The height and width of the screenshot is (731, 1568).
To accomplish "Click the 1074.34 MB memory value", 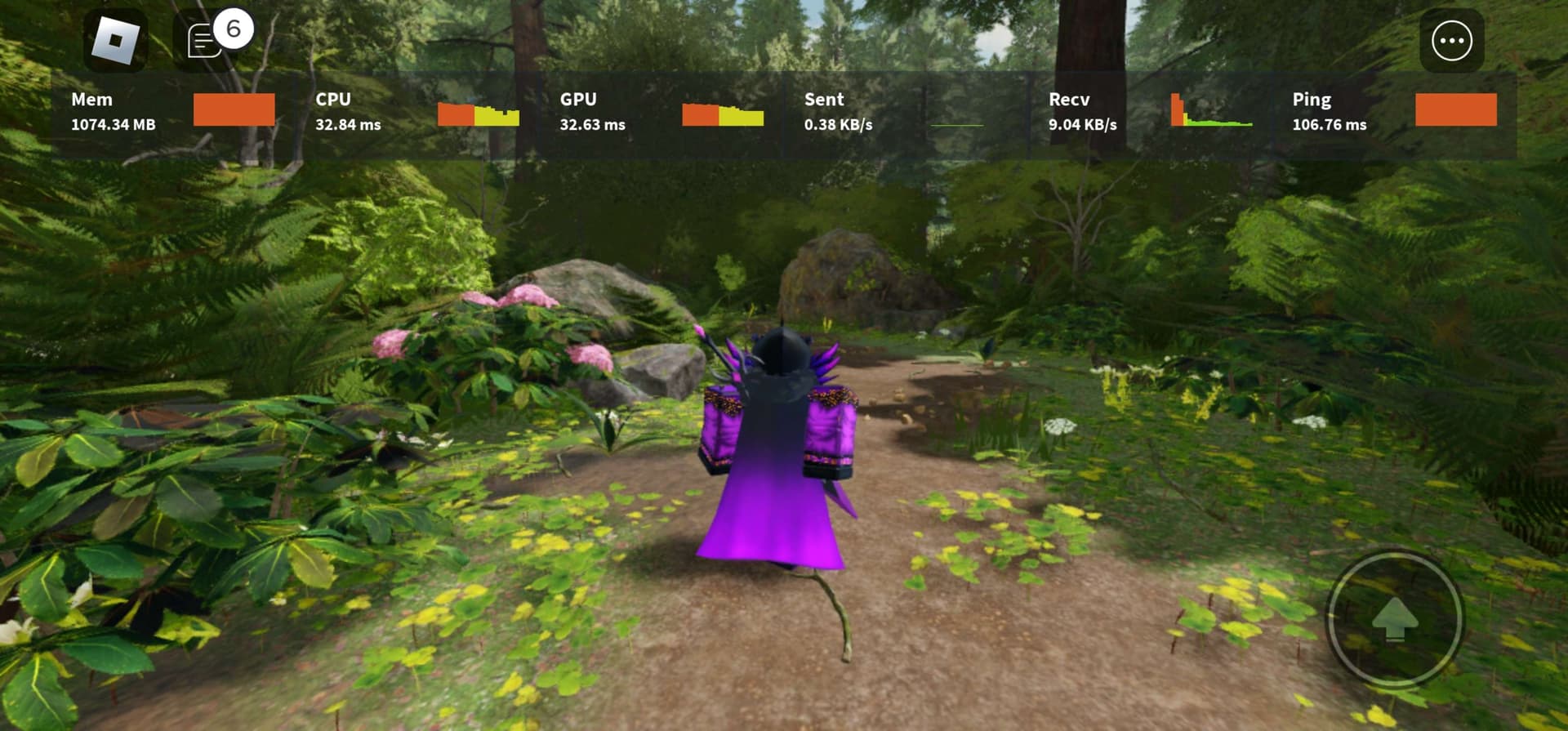I will pos(114,125).
